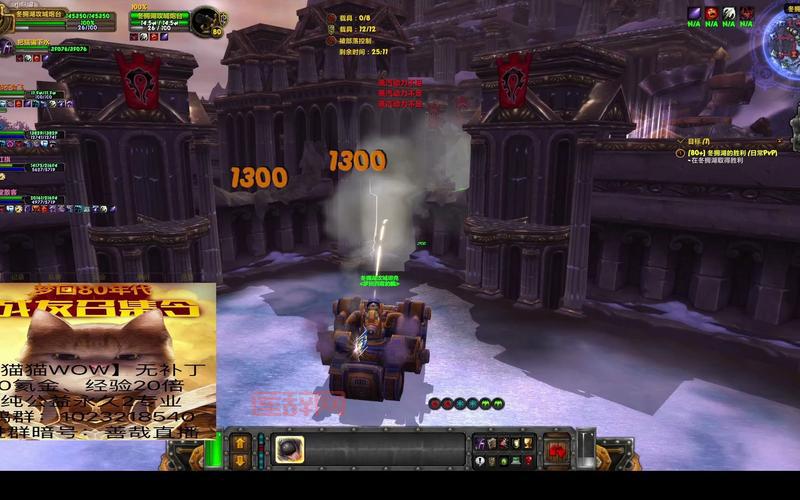
Task: Open the character info micro button
Action: point(479,443)
